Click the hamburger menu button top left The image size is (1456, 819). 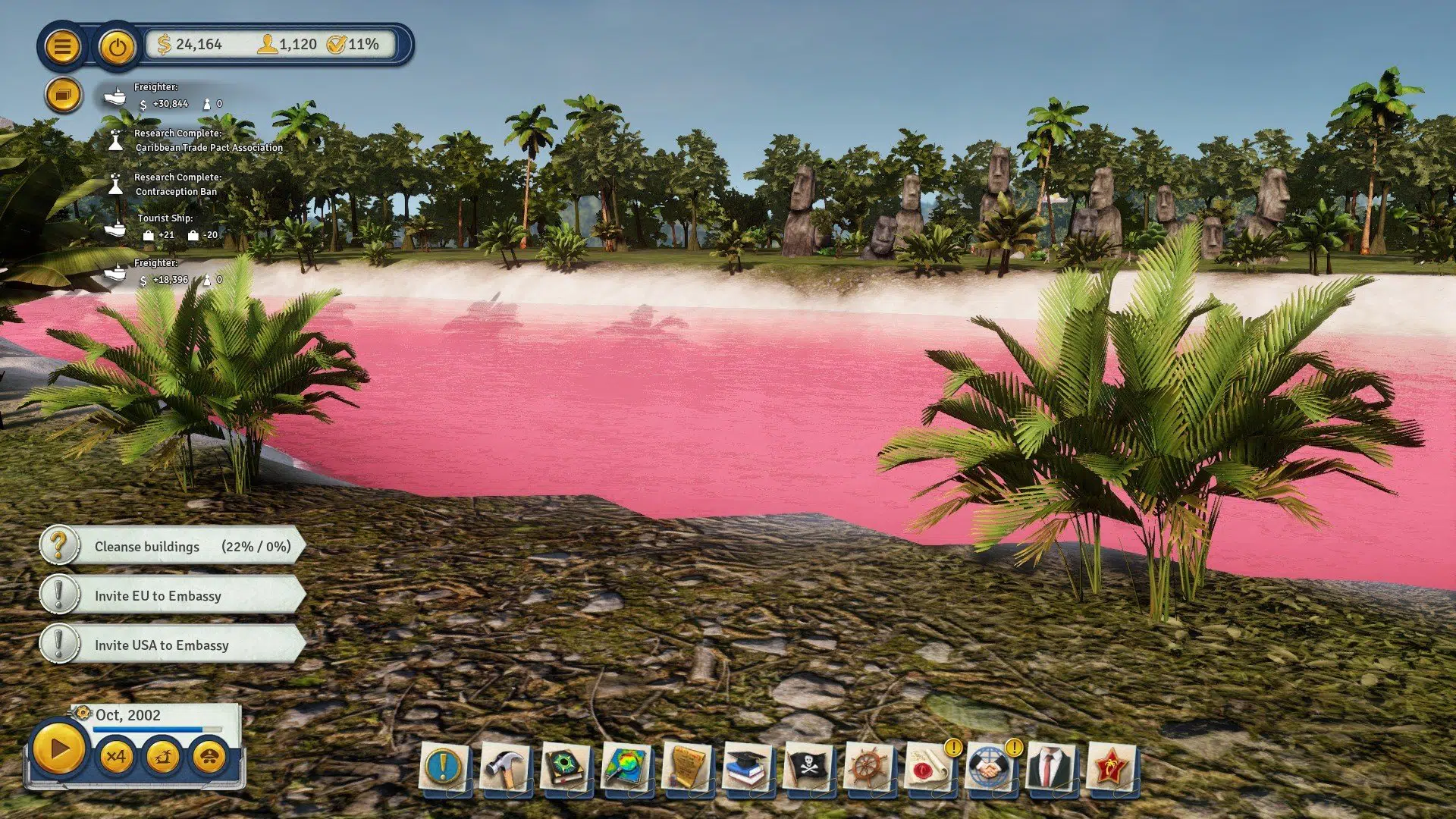coord(64,47)
